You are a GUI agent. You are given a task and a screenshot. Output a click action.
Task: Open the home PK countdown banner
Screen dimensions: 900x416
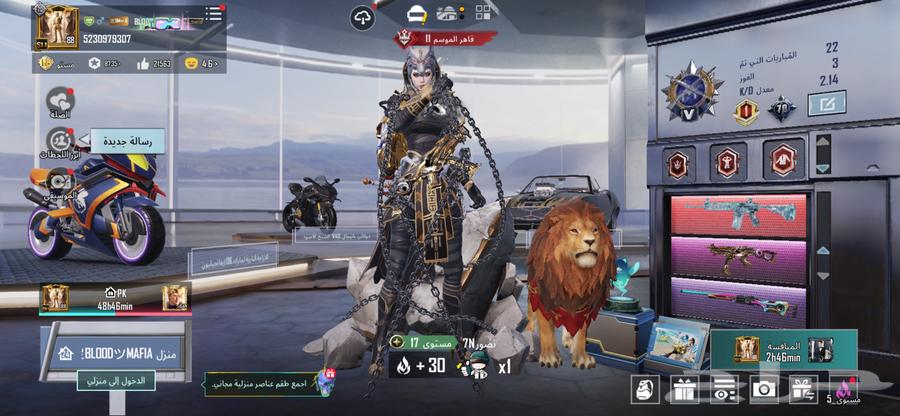tap(113, 297)
